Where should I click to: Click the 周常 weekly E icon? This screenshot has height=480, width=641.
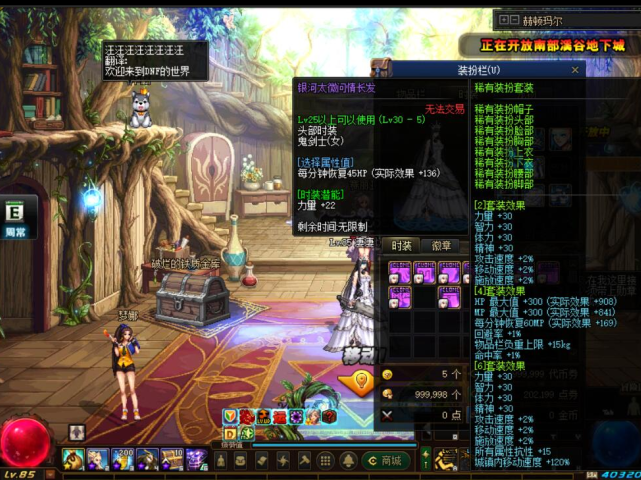click(15, 213)
